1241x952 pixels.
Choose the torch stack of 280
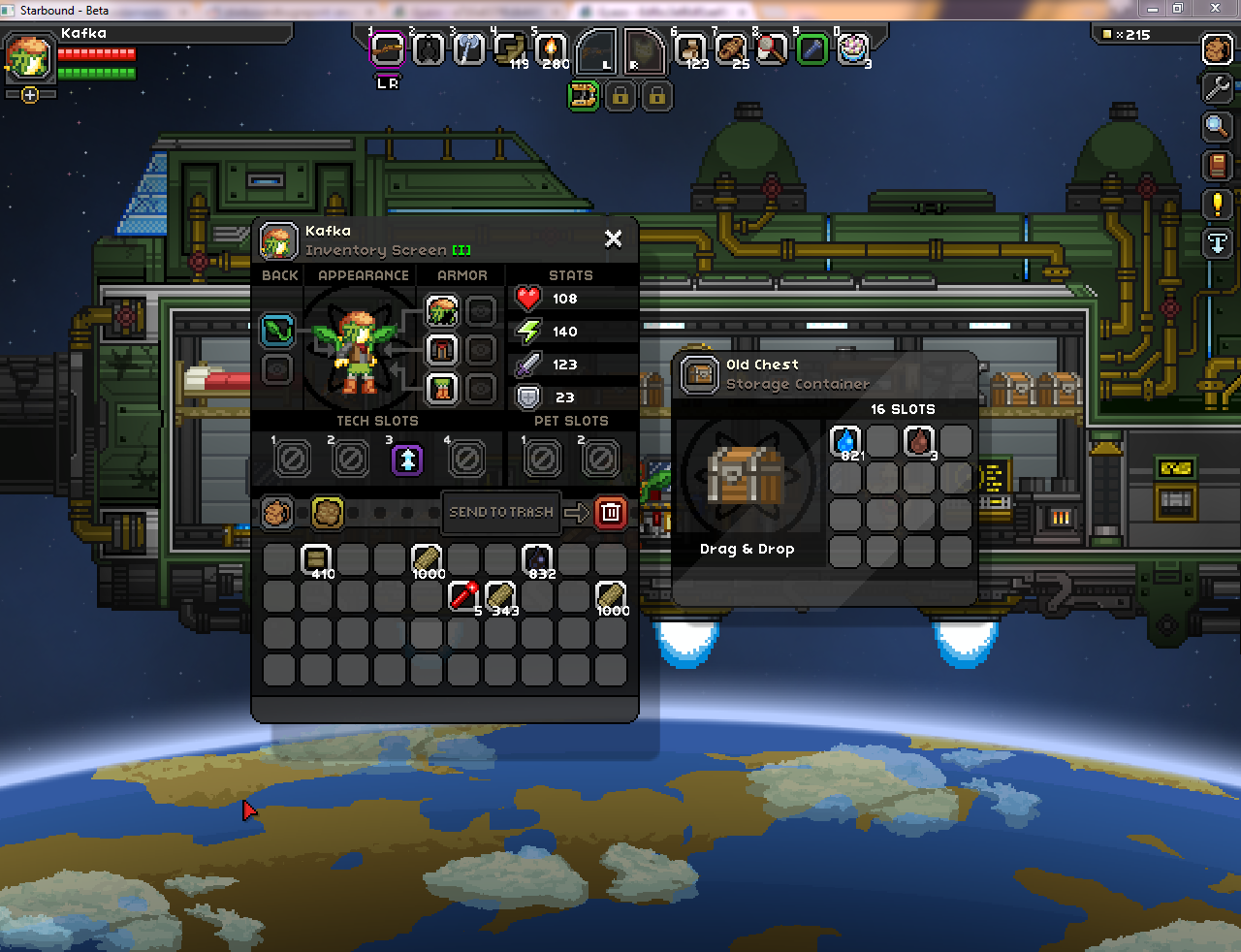click(x=552, y=48)
